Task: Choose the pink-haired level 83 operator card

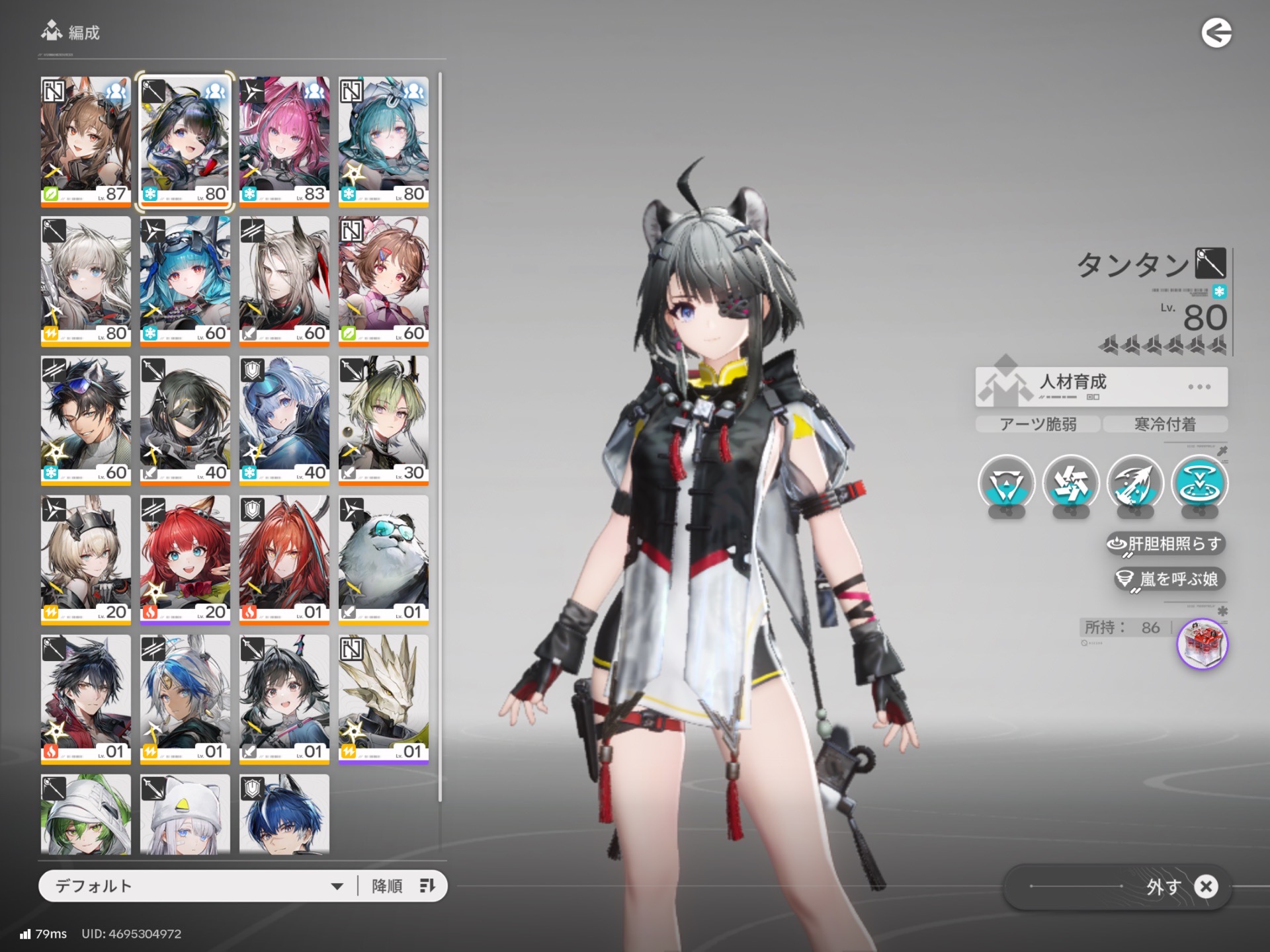Action: 284,141
